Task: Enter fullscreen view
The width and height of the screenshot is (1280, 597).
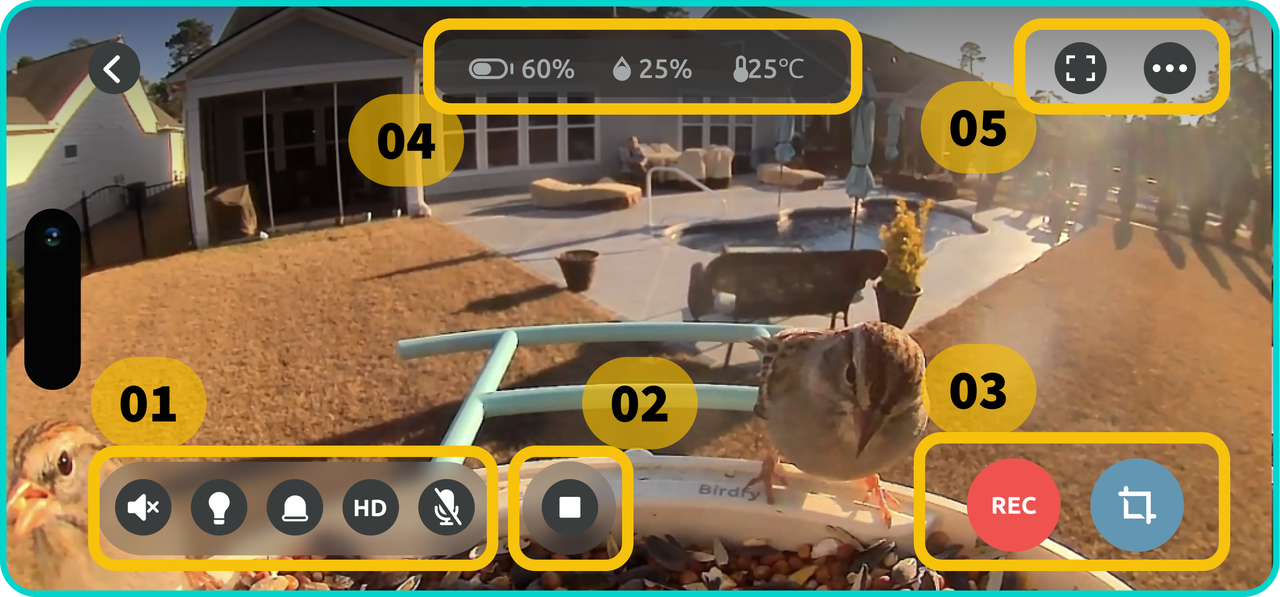Action: [x=1080, y=69]
